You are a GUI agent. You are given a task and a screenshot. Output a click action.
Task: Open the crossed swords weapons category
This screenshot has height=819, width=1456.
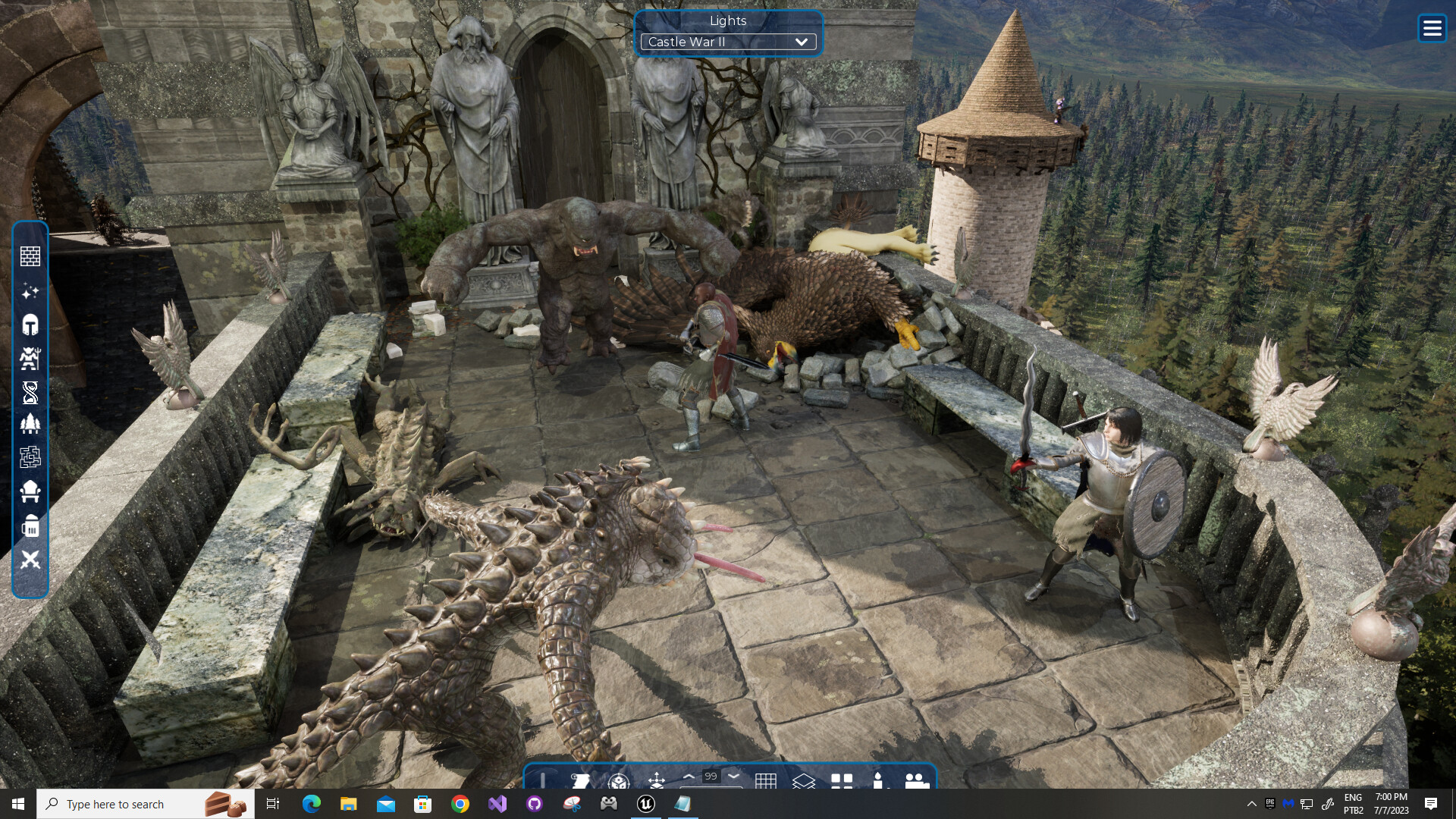pos(30,561)
